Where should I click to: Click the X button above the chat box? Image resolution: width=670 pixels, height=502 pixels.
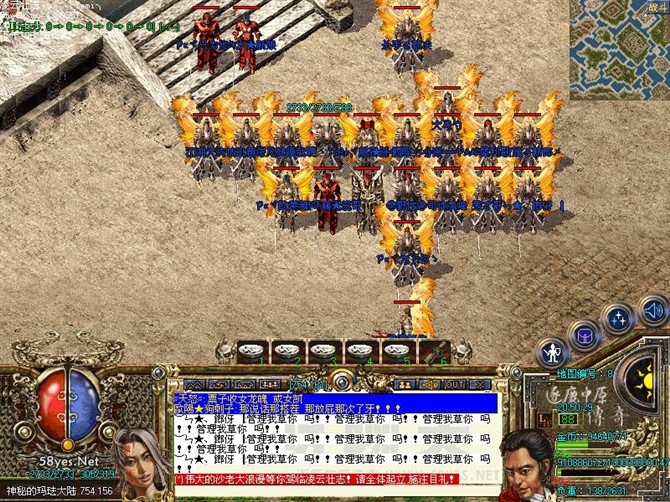[x=478, y=383]
